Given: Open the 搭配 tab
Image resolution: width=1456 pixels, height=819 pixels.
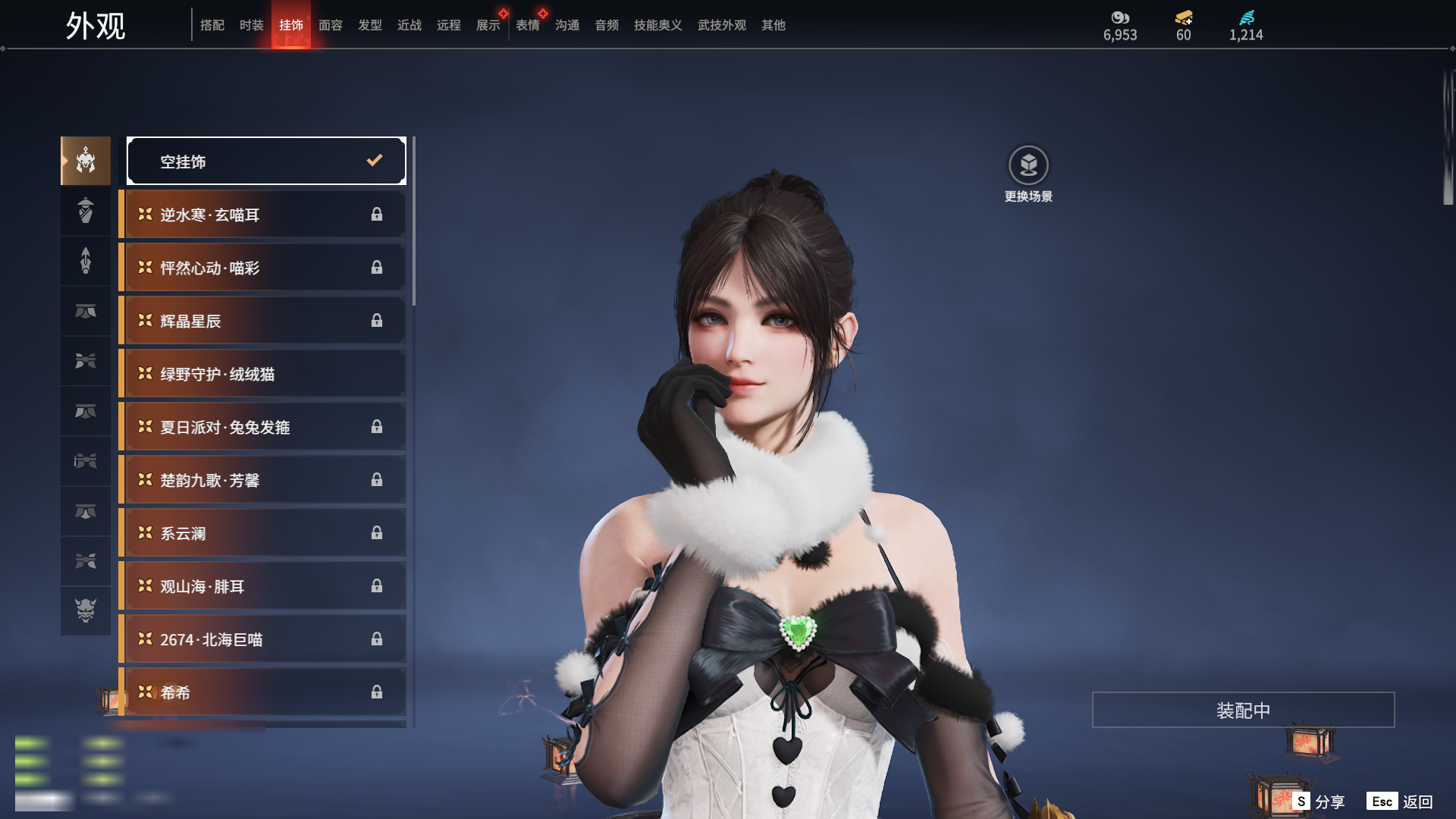Looking at the screenshot, I should click(212, 25).
